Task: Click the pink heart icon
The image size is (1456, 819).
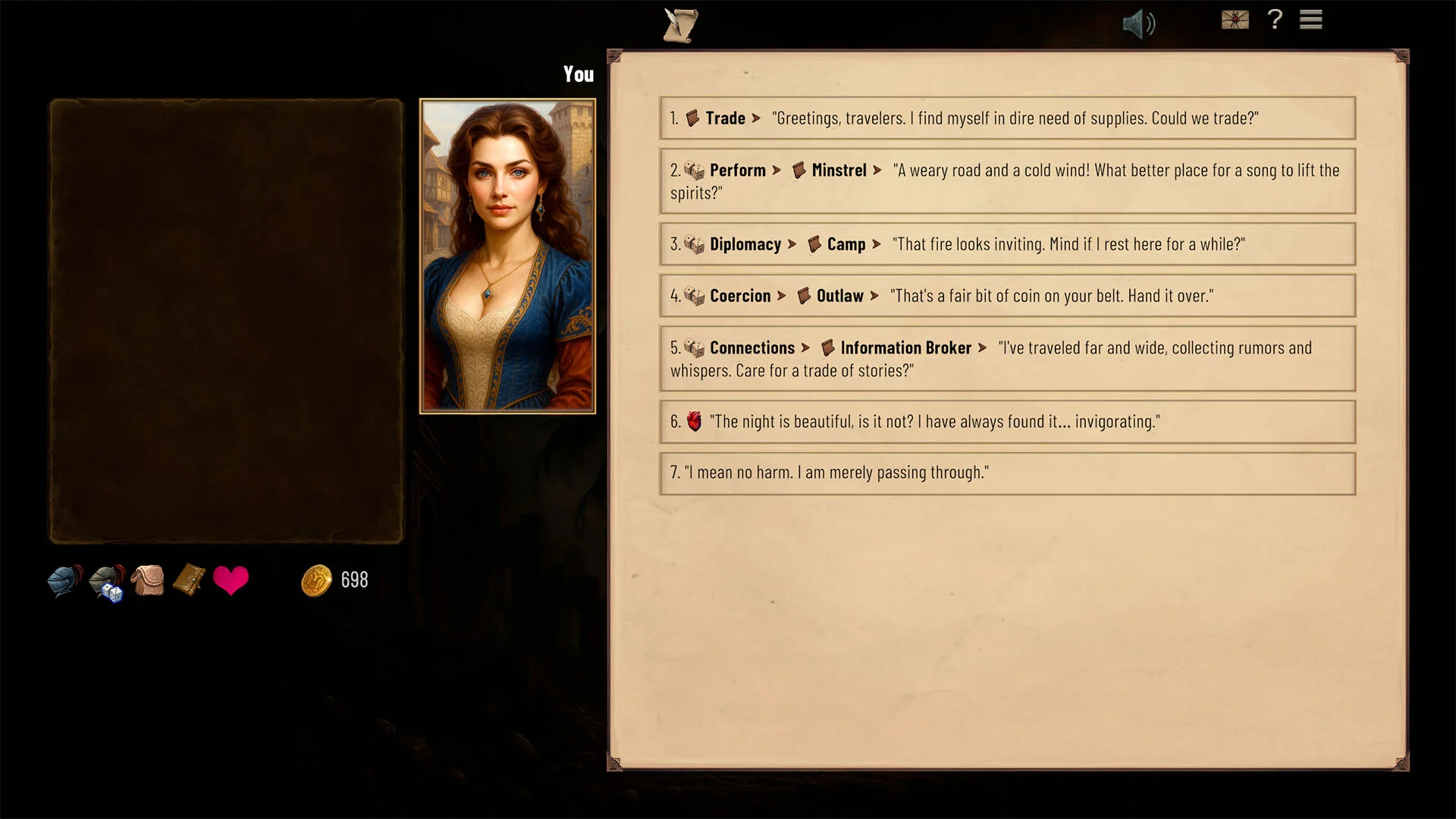Action: pos(231,581)
